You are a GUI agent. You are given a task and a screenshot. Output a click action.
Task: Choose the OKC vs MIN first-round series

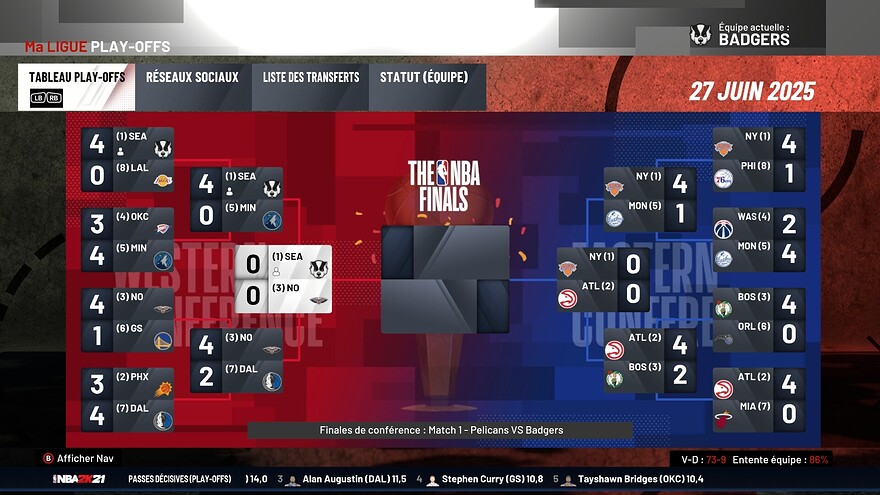point(128,240)
